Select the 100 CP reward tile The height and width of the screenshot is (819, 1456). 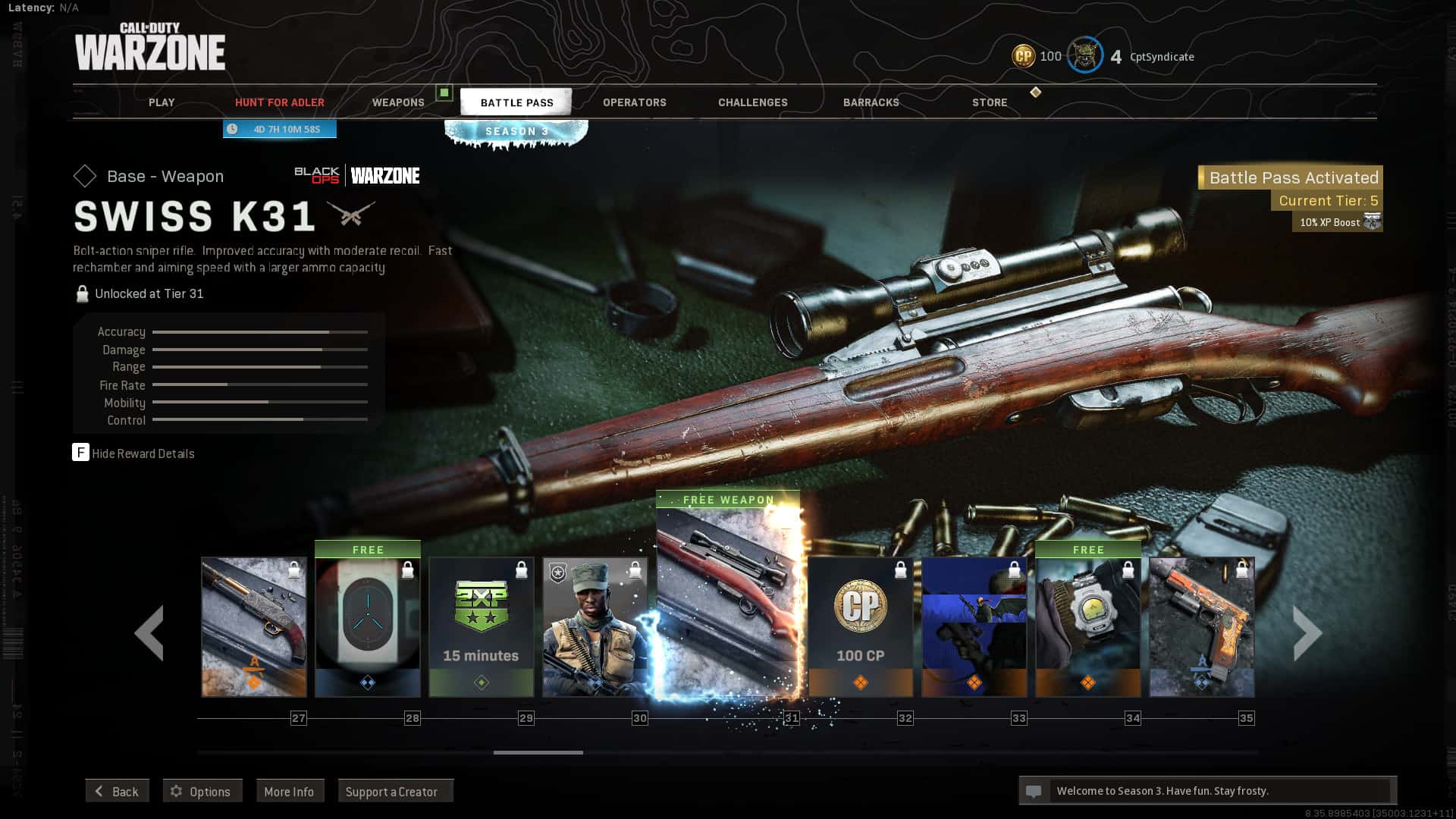pos(861,626)
